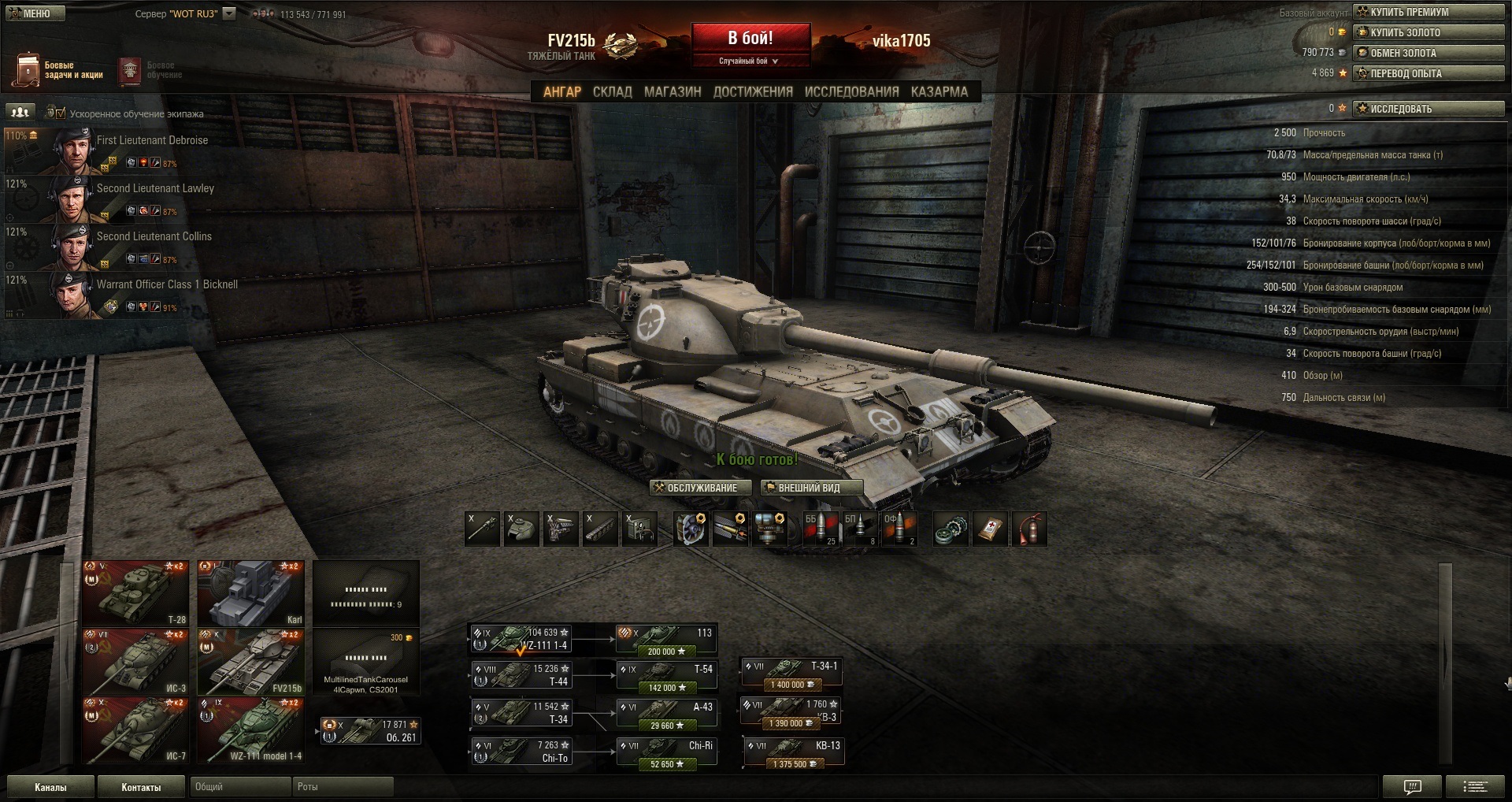The width and height of the screenshot is (1512, 802).
Task: Open the МАГАЗИН tab
Action: click(x=672, y=92)
